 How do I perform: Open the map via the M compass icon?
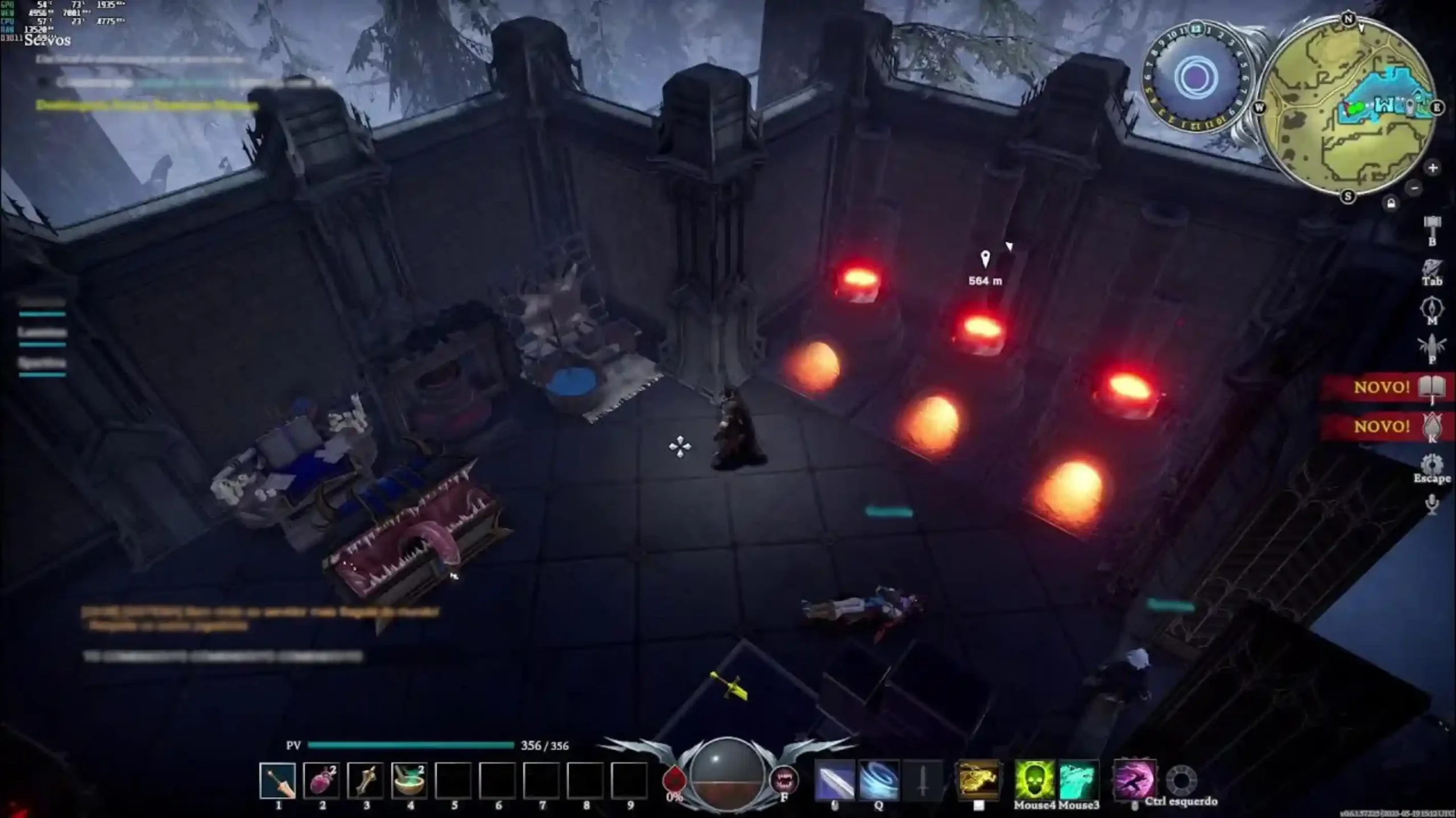click(x=1433, y=307)
